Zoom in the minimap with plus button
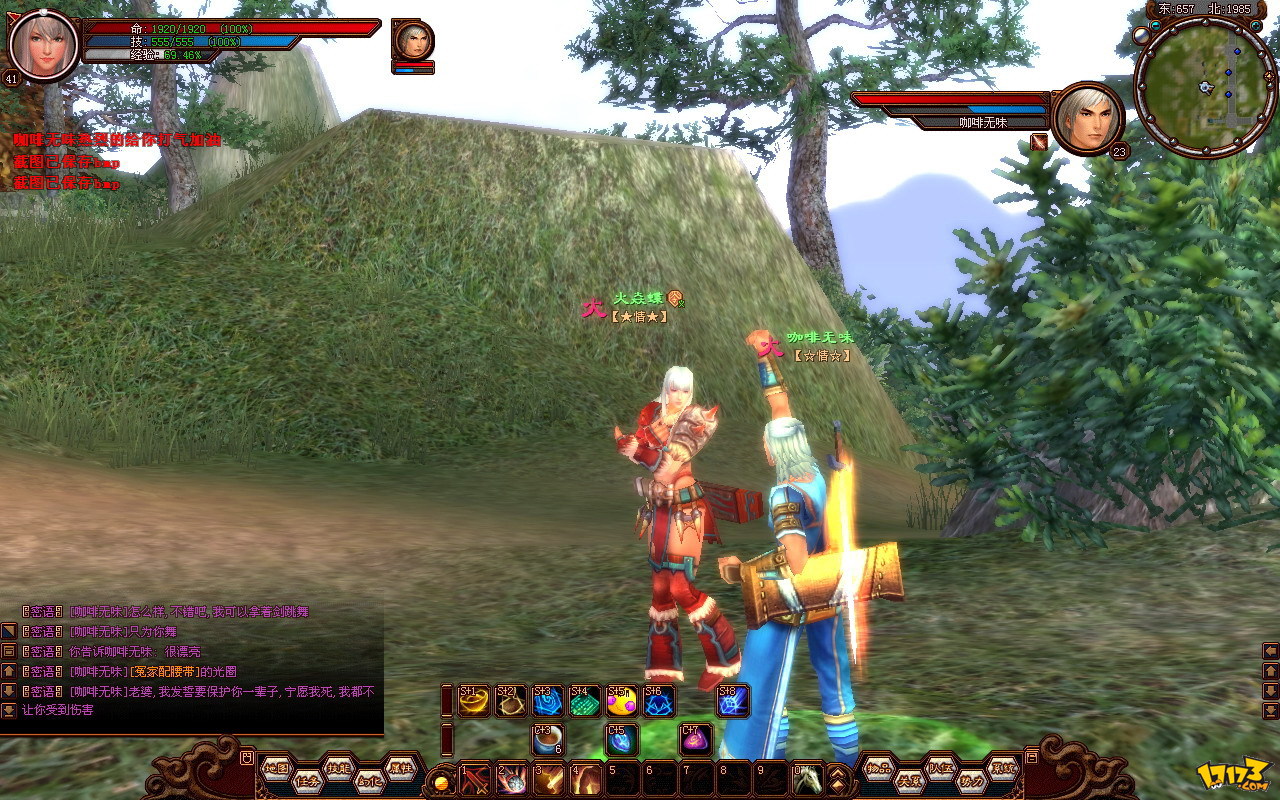Image resolution: width=1280 pixels, height=800 pixels. pos(1256,25)
